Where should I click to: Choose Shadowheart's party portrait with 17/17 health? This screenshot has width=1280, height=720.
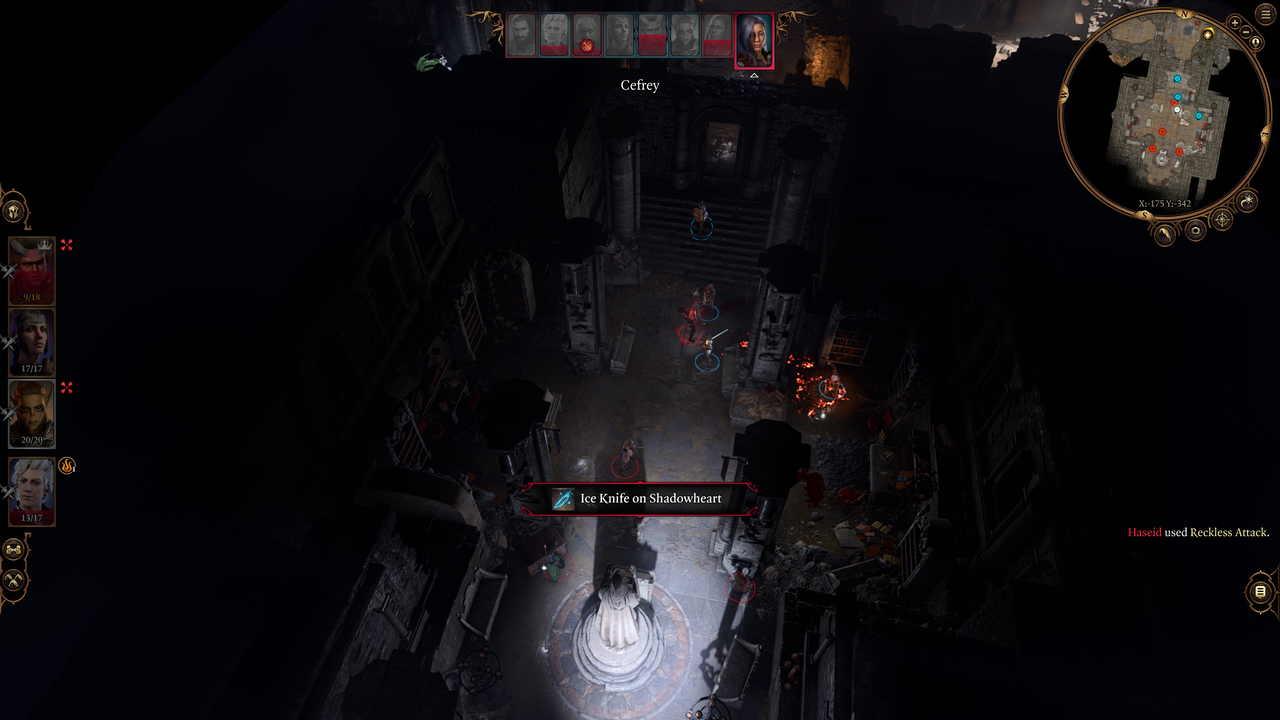point(31,342)
